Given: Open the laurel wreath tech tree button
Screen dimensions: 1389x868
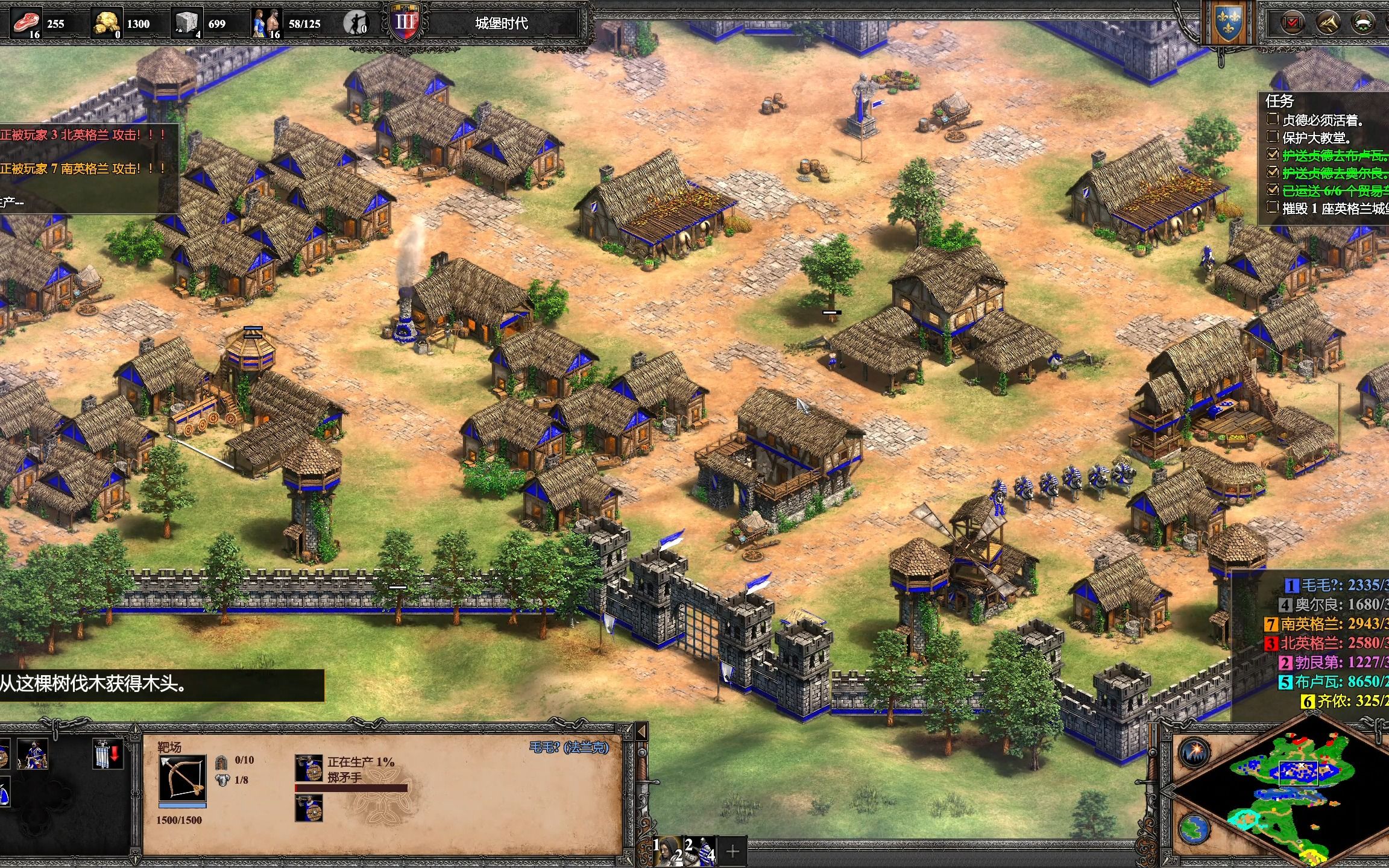Looking at the screenshot, I should pos(1364,23).
